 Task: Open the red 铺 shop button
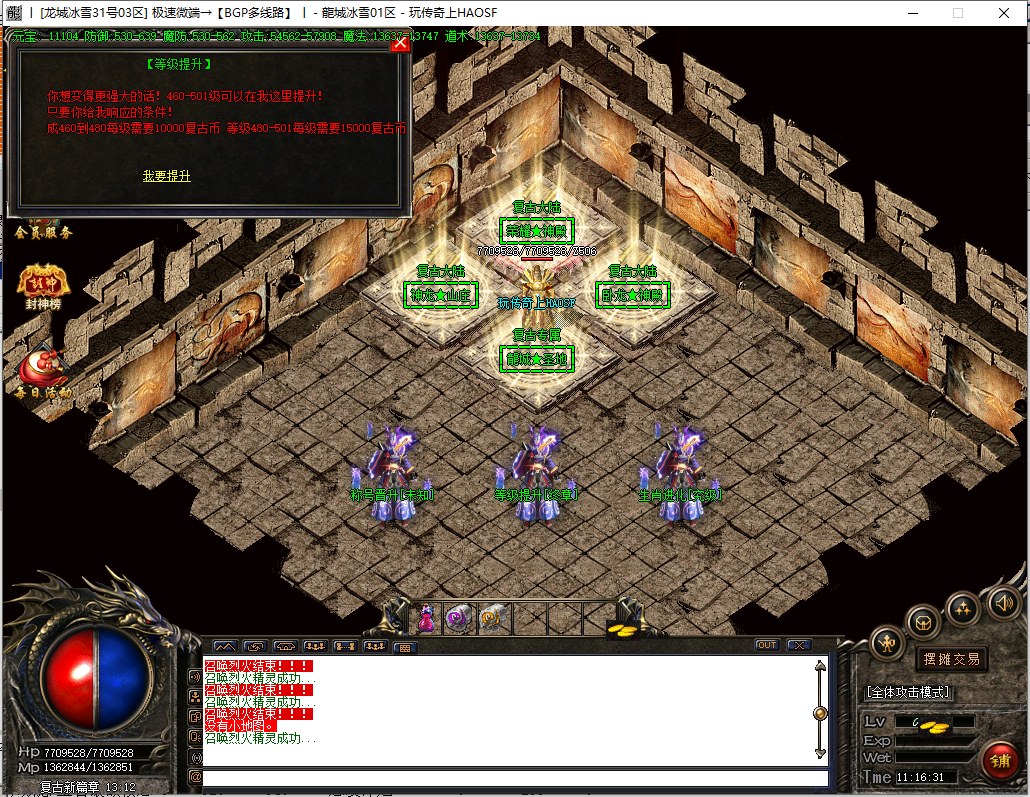tap(999, 761)
